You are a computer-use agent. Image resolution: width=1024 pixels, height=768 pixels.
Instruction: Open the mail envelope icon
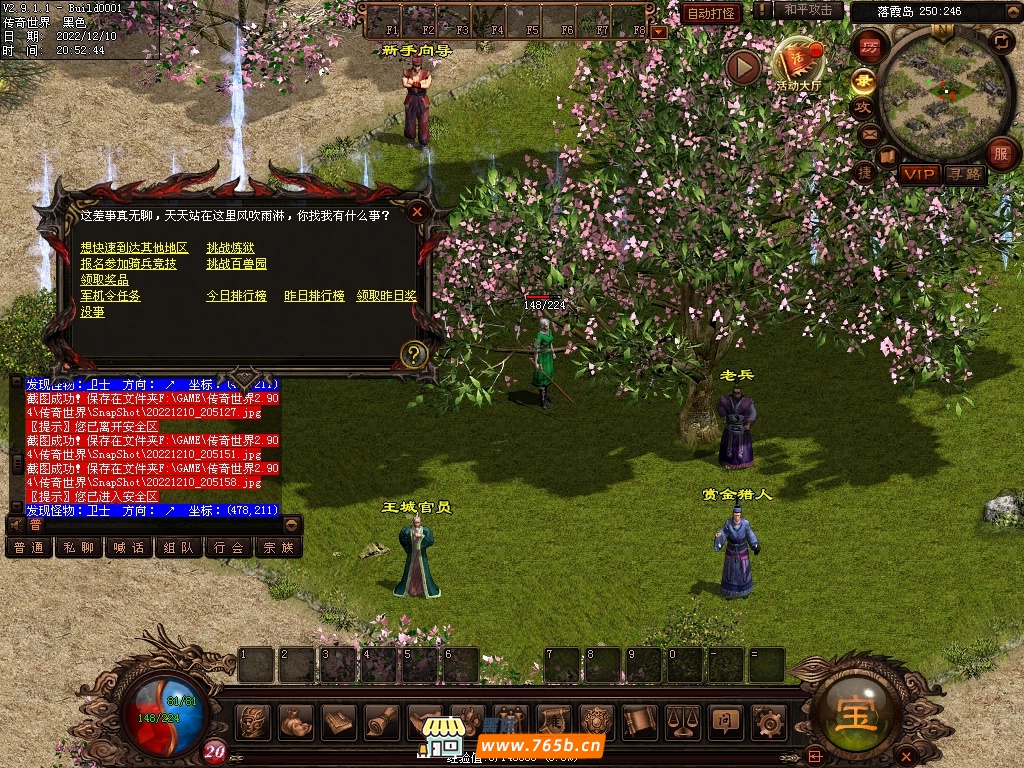coord(868,133)
